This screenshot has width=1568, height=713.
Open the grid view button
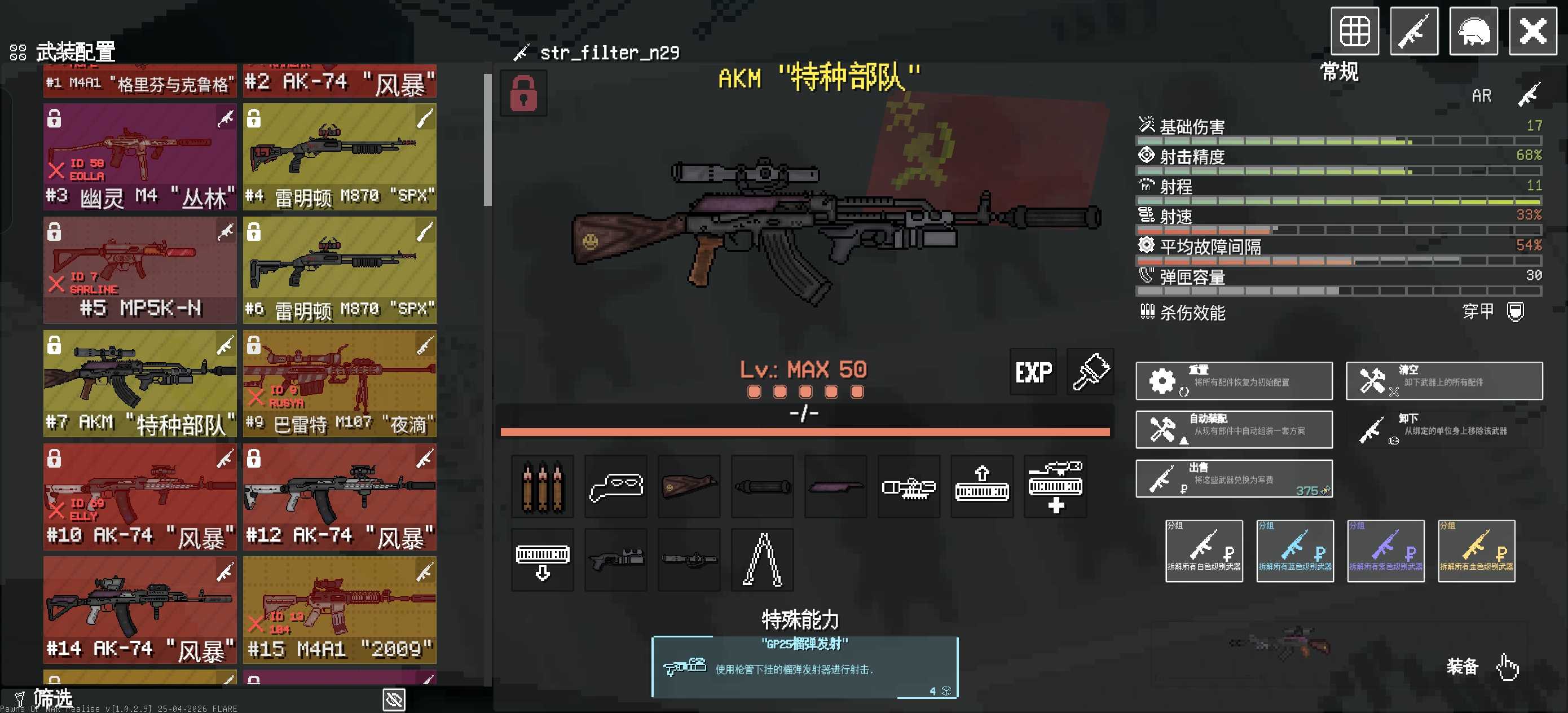(1354, 31)
